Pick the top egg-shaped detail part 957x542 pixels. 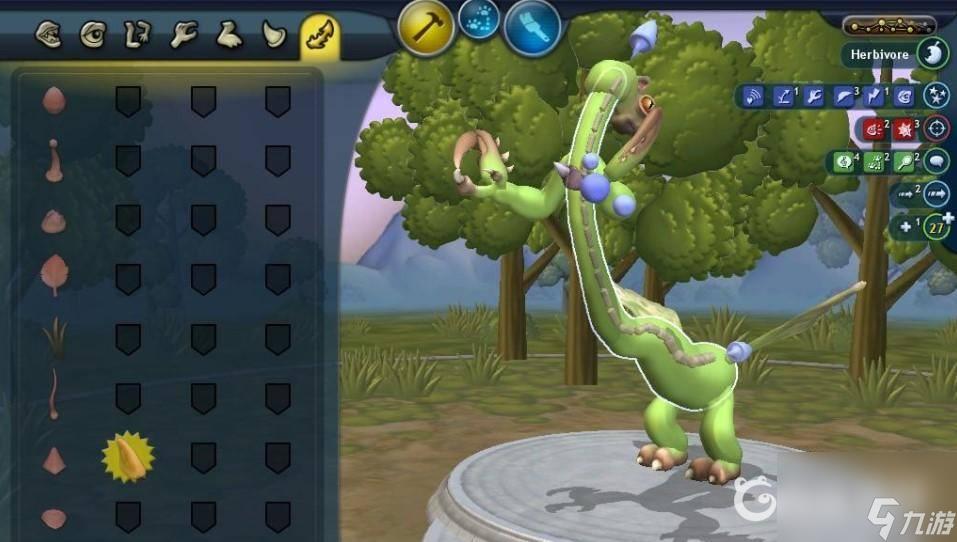pyautogui.click(x=53, y=100)
